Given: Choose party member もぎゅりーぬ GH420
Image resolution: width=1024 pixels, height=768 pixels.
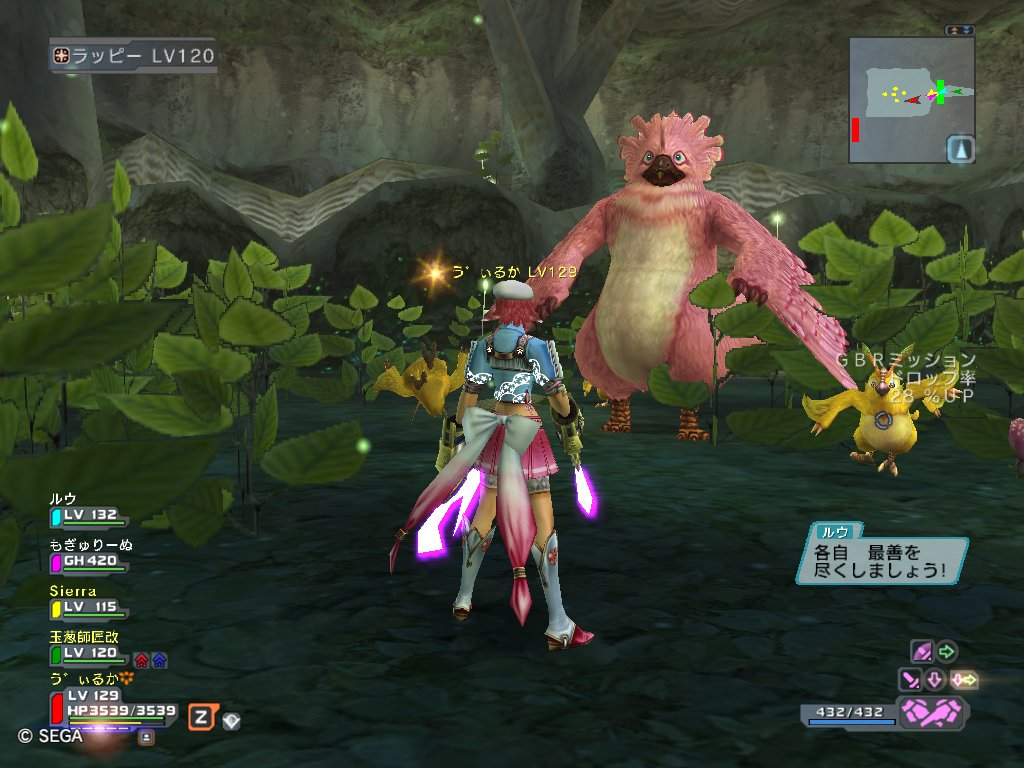Looking at the screenshot, I should coord(88,561).
